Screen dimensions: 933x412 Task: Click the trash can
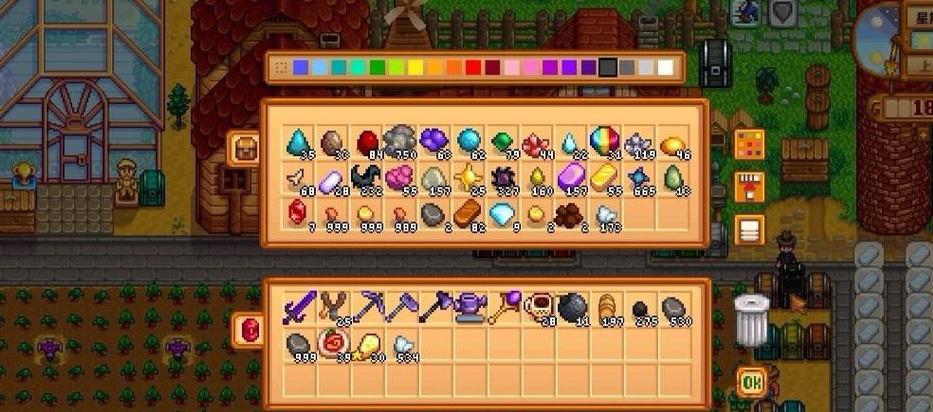point(751,319)
